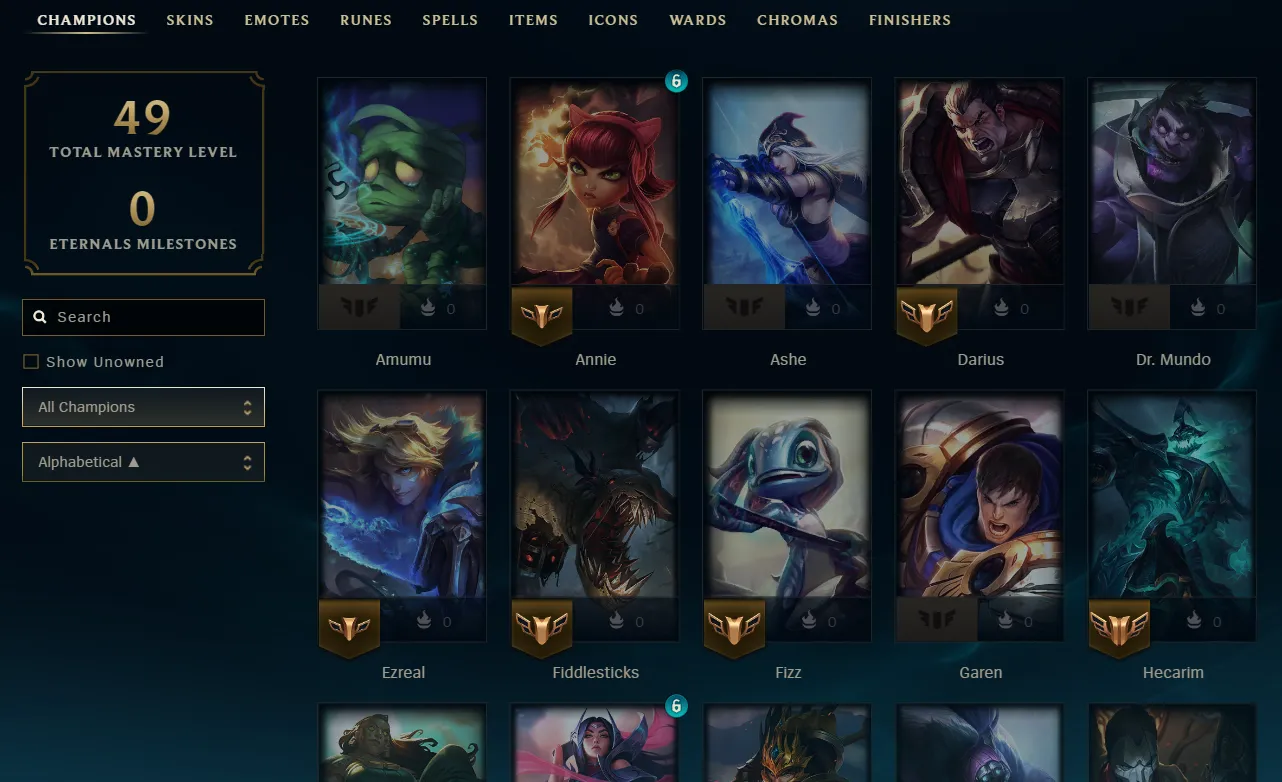Open the Finishers tab
The height and width of the screenshot is (782, 1282).
910,20
